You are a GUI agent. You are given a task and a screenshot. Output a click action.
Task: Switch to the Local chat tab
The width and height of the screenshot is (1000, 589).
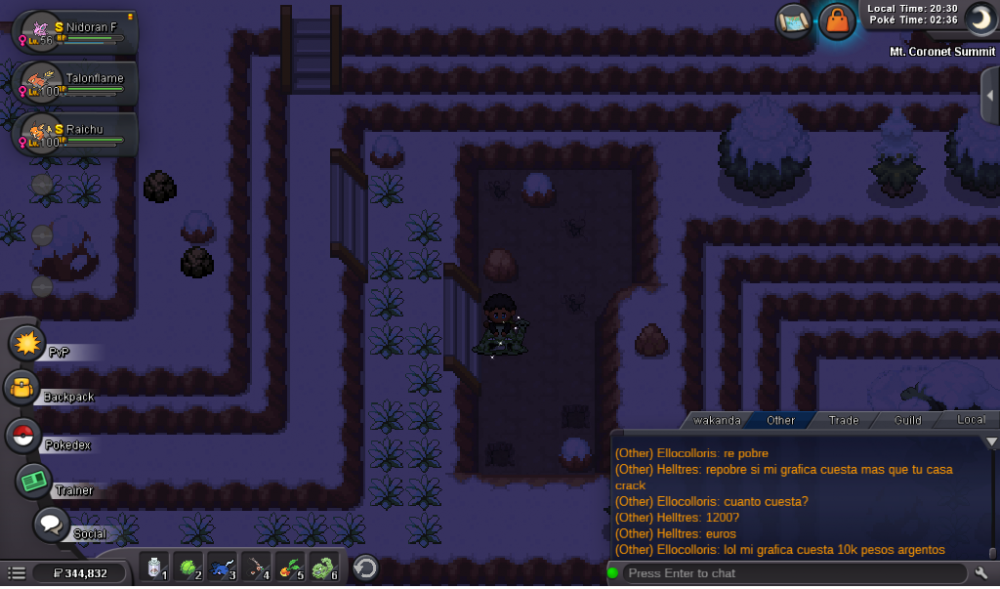970,420
